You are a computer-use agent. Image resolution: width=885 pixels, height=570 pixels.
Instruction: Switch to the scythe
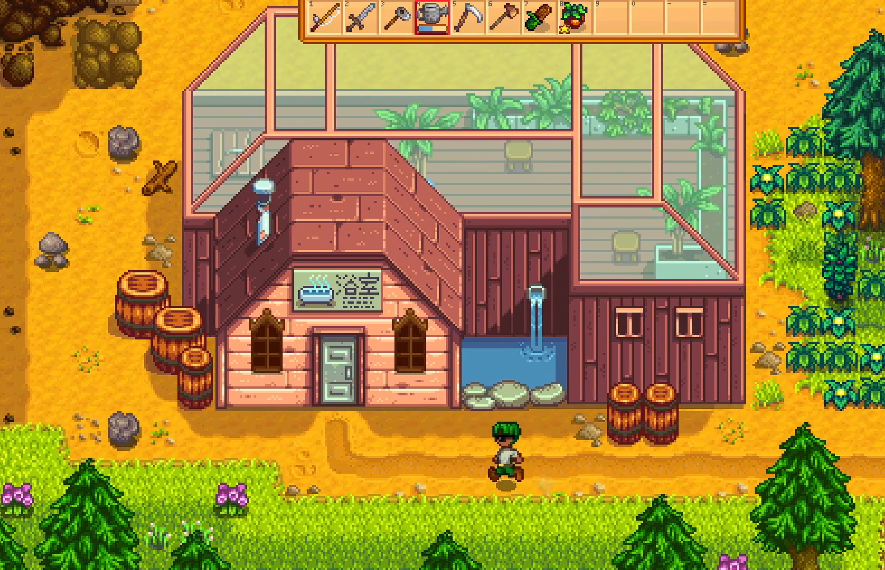coord(468,18)
